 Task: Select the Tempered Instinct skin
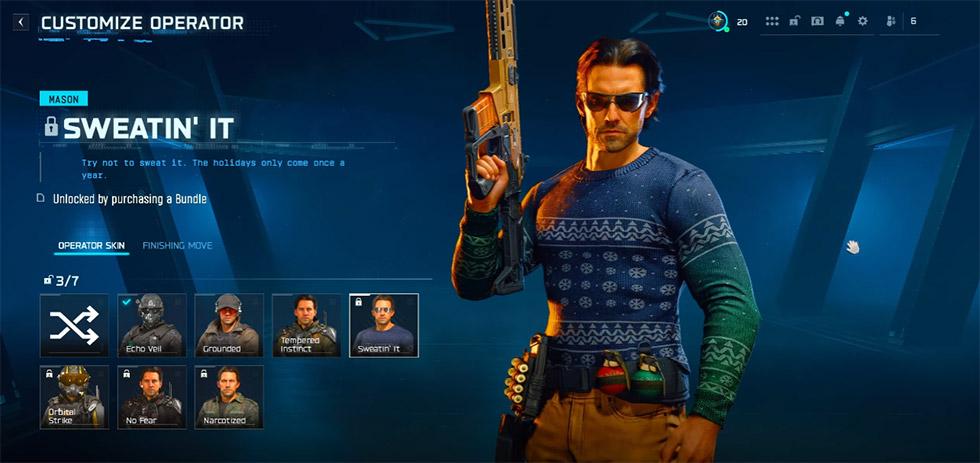coord(306,325)
